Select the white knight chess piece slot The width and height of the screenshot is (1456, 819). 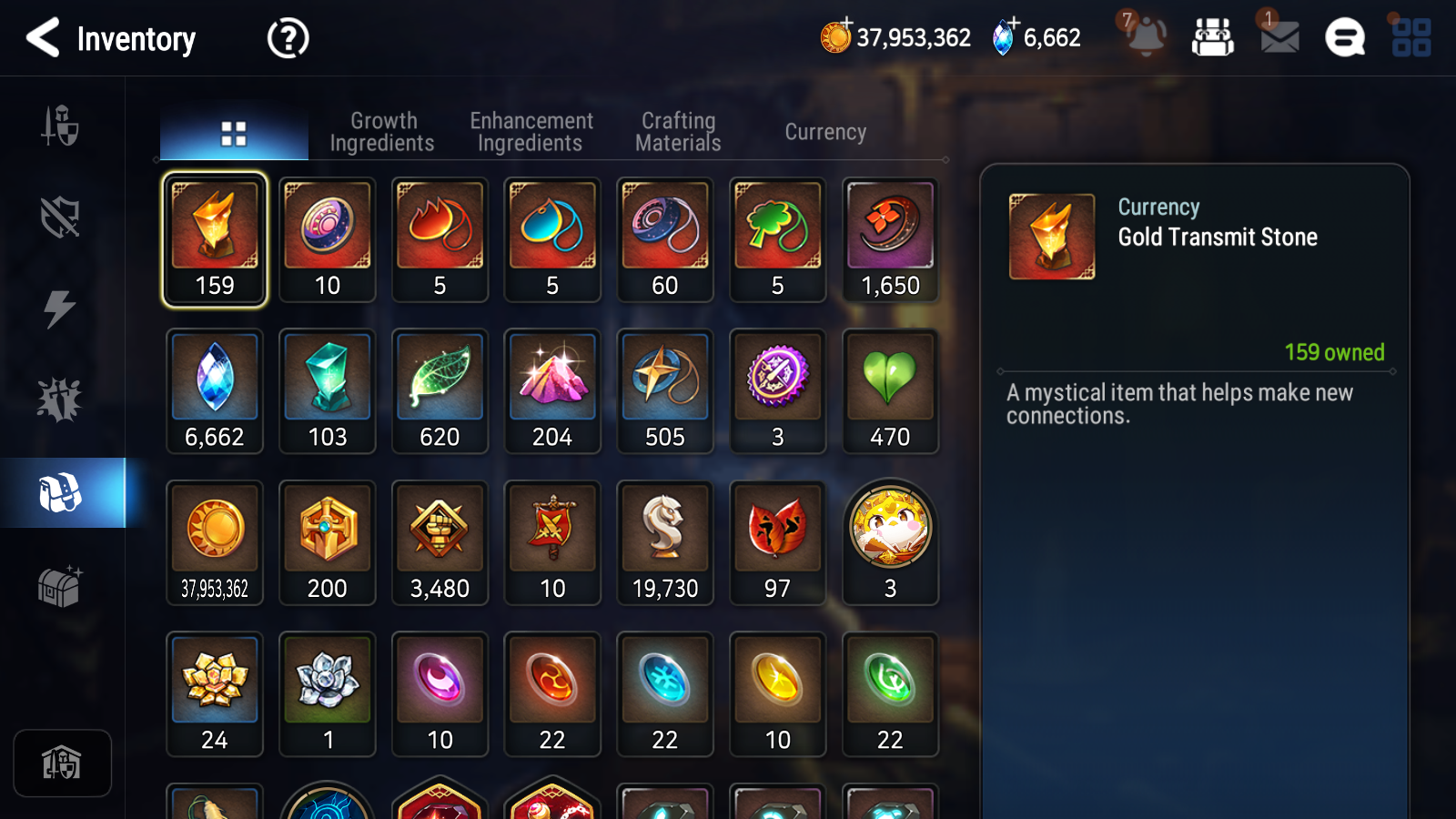click(x=665, y=542)
